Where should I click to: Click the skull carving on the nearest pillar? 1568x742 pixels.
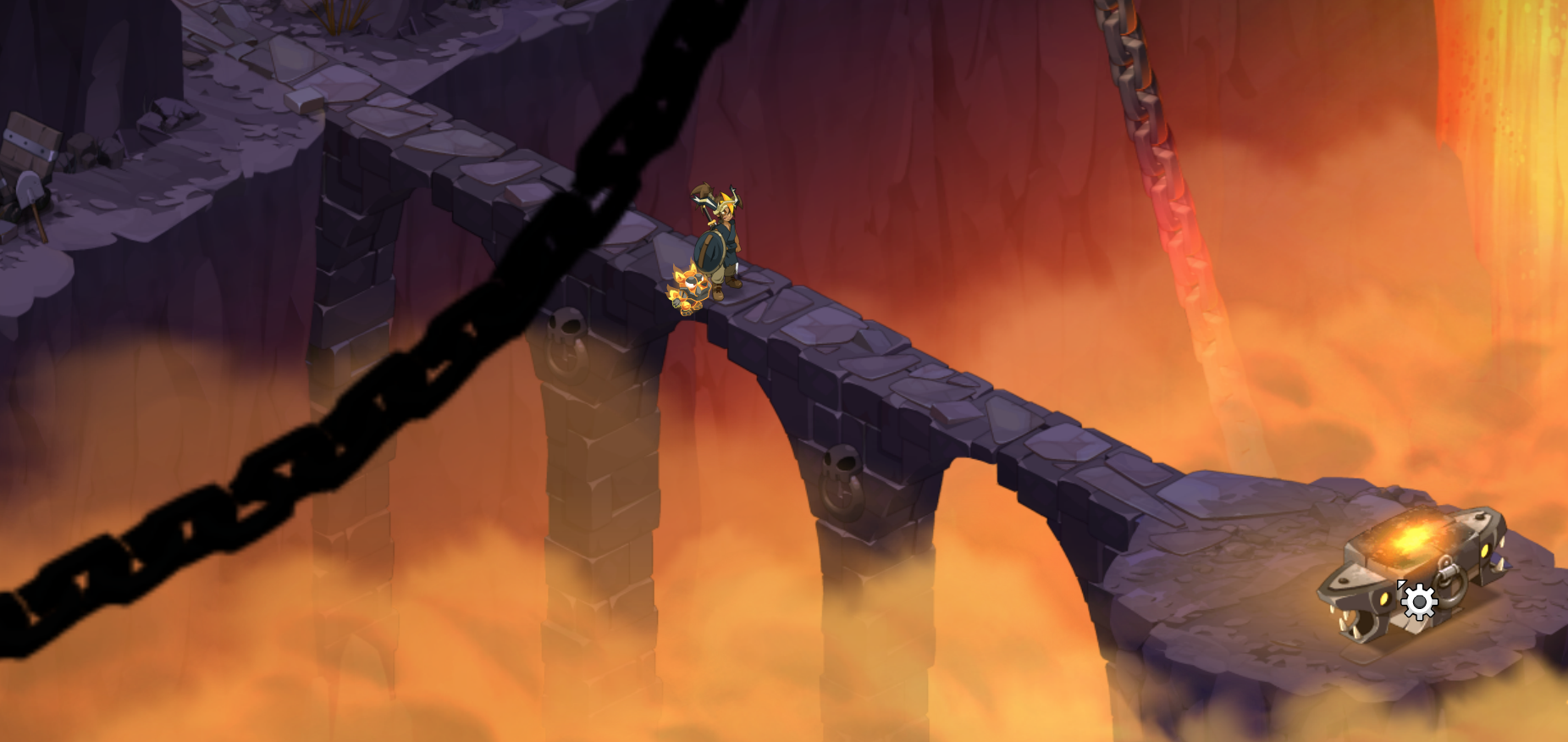(x=841, y=462)
